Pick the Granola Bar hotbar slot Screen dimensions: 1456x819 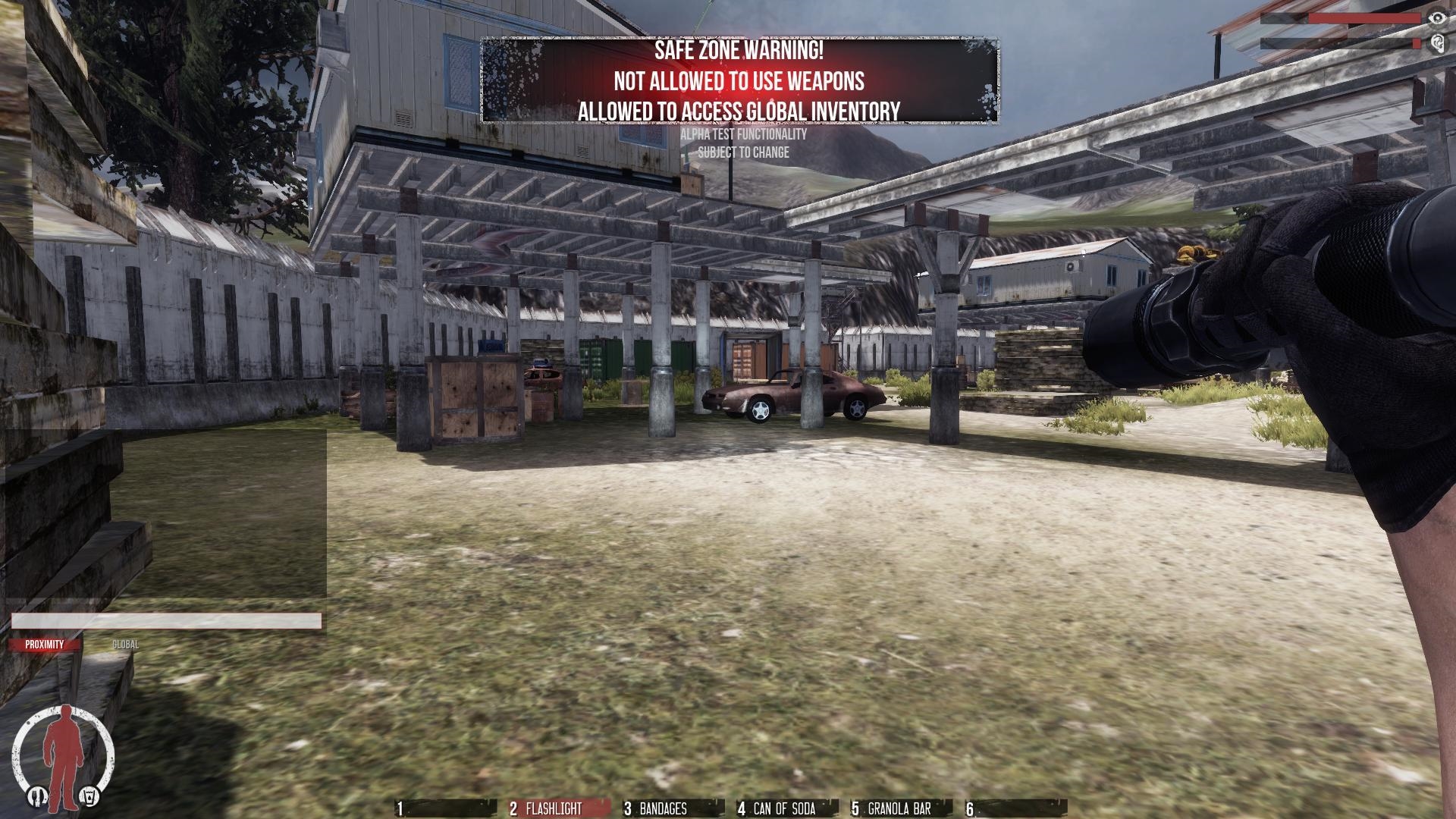[900, 808]
